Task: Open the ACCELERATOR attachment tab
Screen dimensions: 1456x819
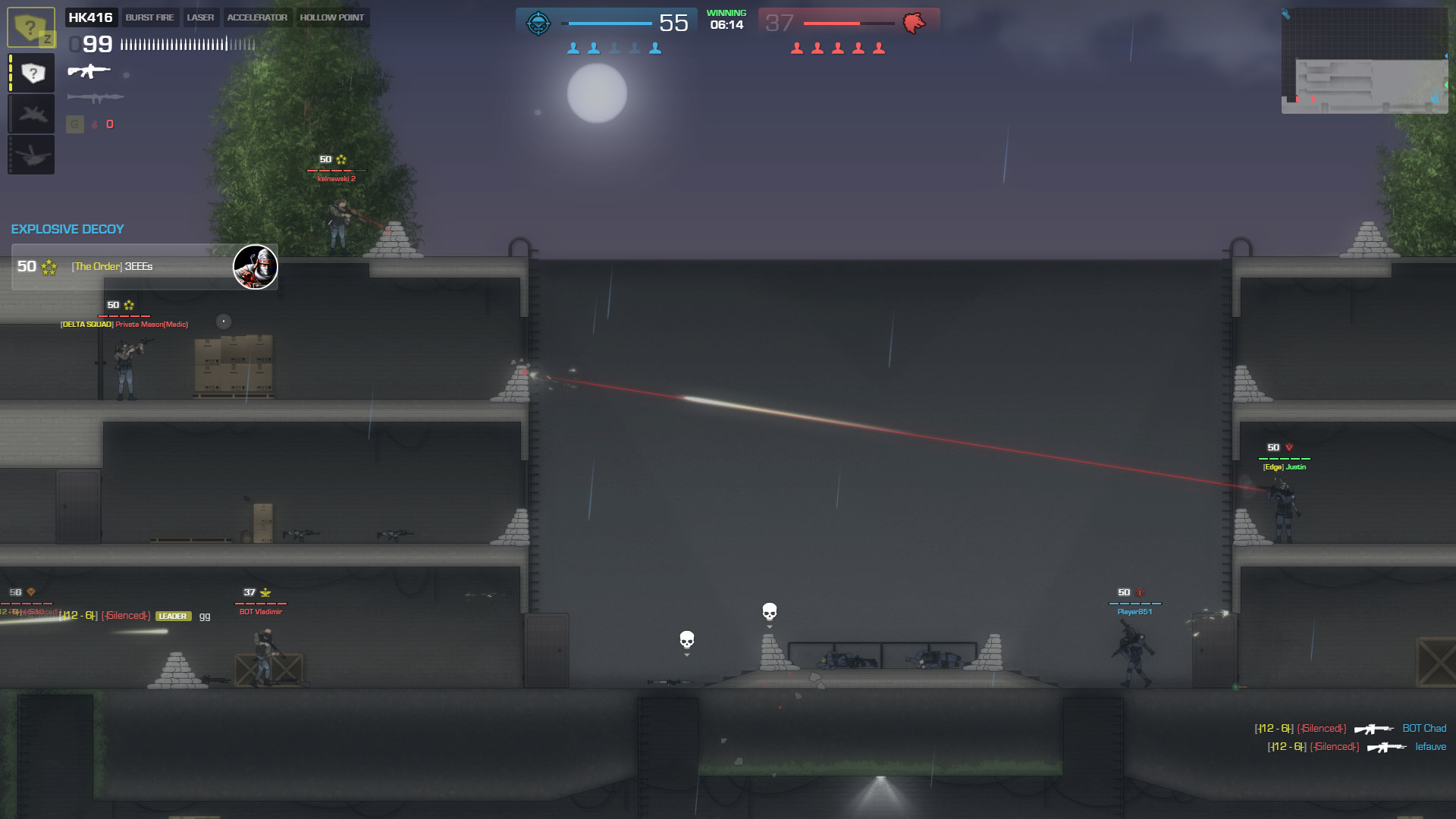Action: (x=256, y=17)
